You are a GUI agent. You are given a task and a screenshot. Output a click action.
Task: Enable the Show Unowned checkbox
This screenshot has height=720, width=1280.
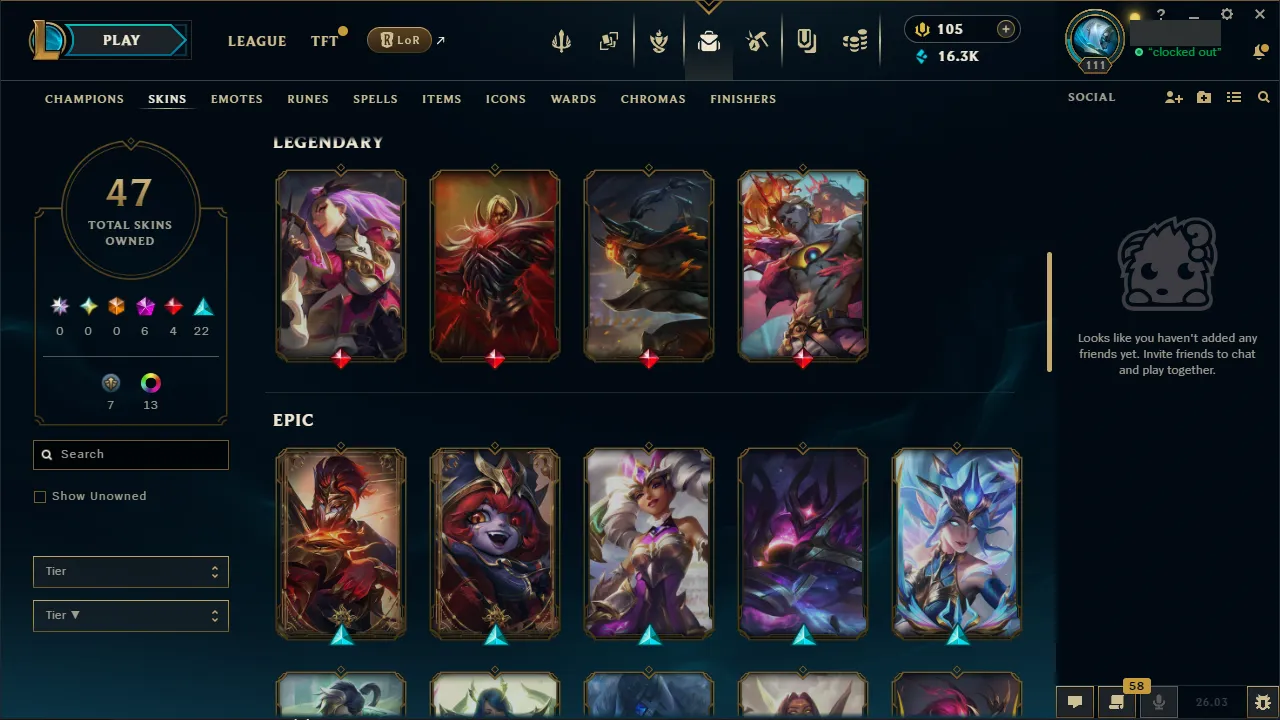[x=40, y=496]
